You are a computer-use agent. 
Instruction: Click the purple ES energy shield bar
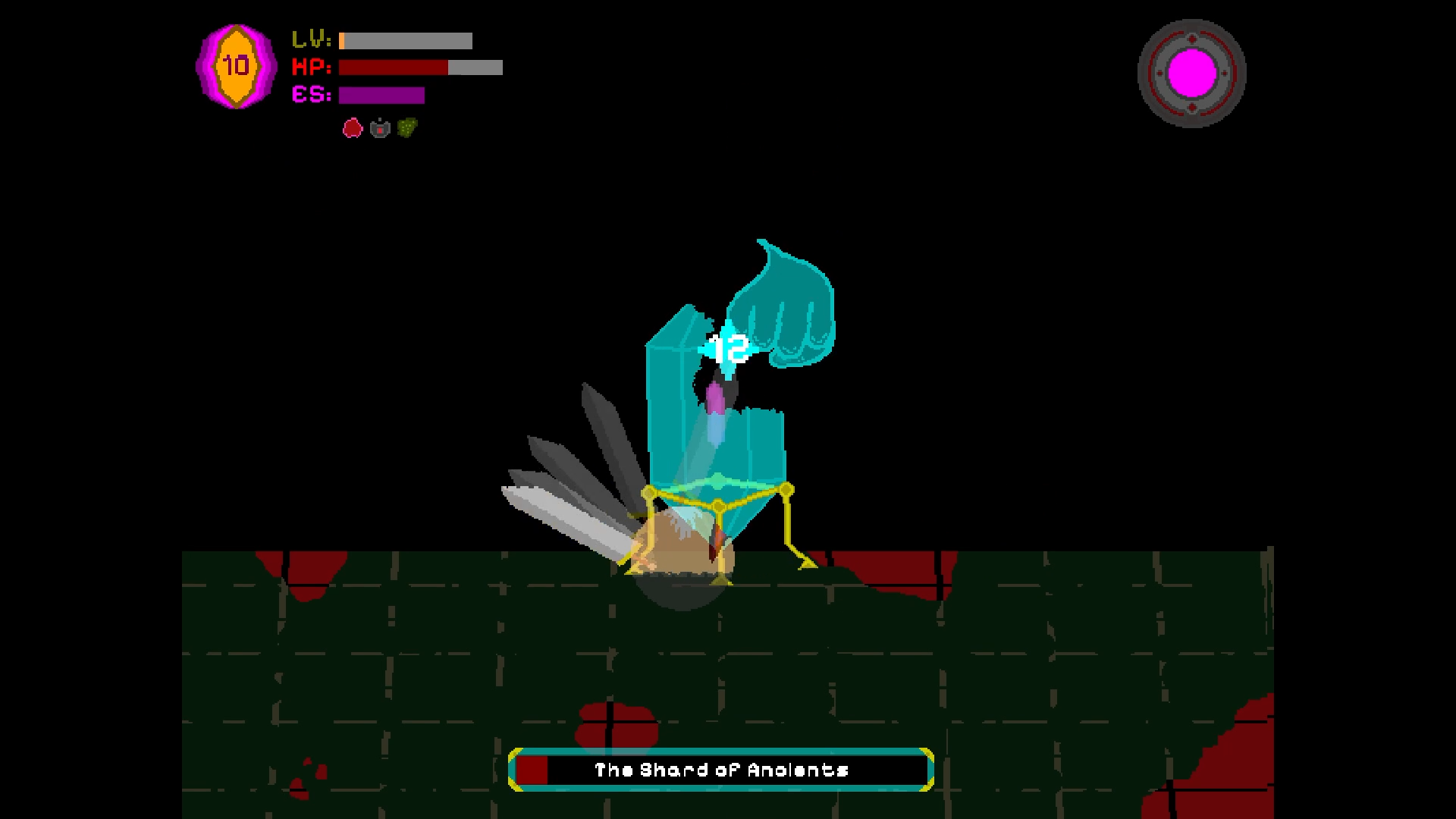point(383,96)
